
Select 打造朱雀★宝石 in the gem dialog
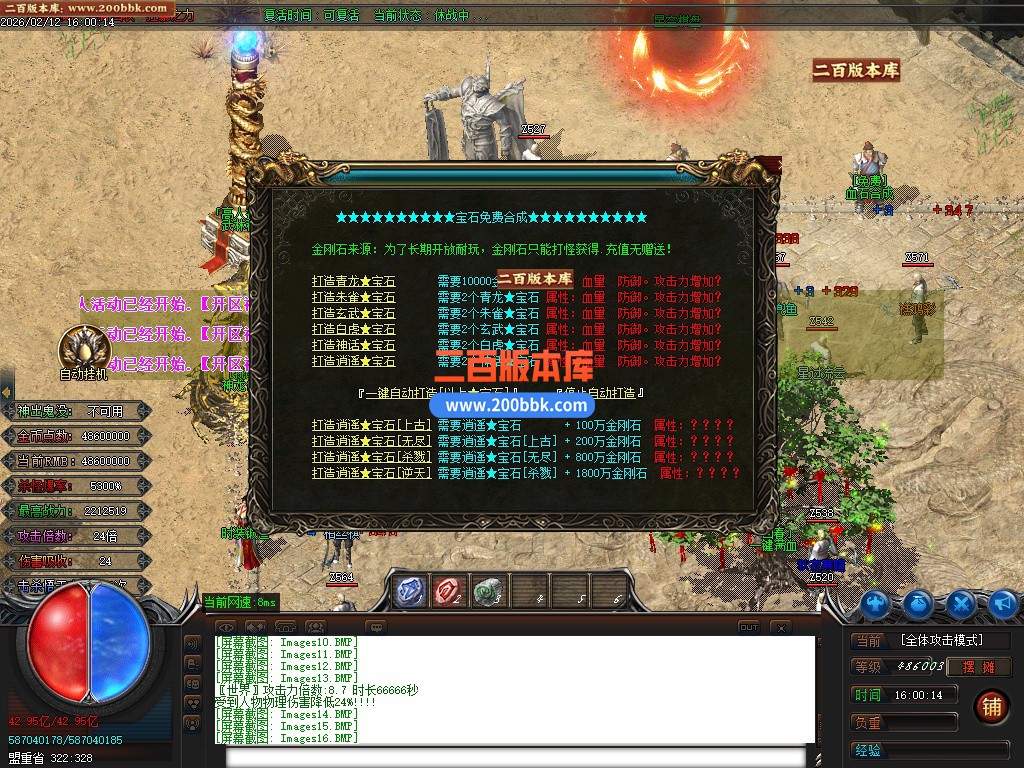click(x=353, y=298)
